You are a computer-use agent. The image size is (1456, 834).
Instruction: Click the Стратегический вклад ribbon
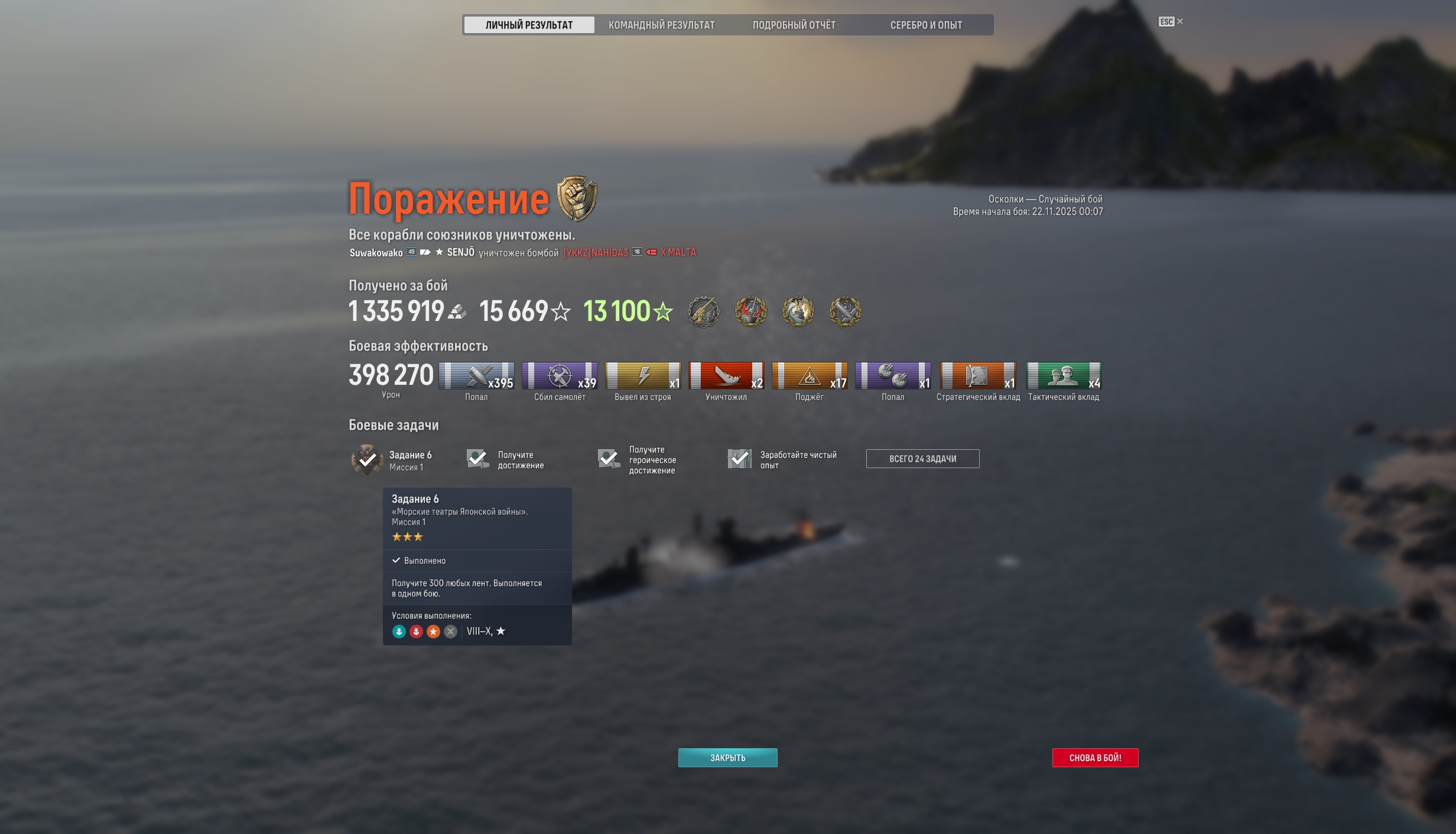[978, 376]
